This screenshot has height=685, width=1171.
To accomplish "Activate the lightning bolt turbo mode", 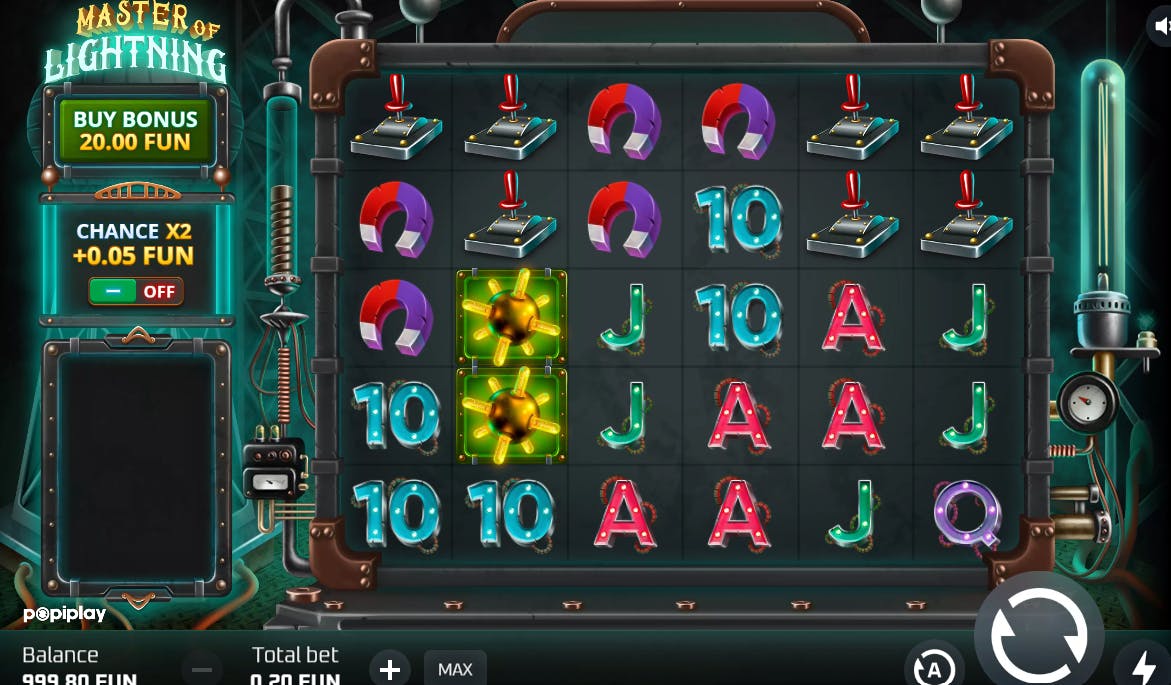I will click(x=1143, y=667).
